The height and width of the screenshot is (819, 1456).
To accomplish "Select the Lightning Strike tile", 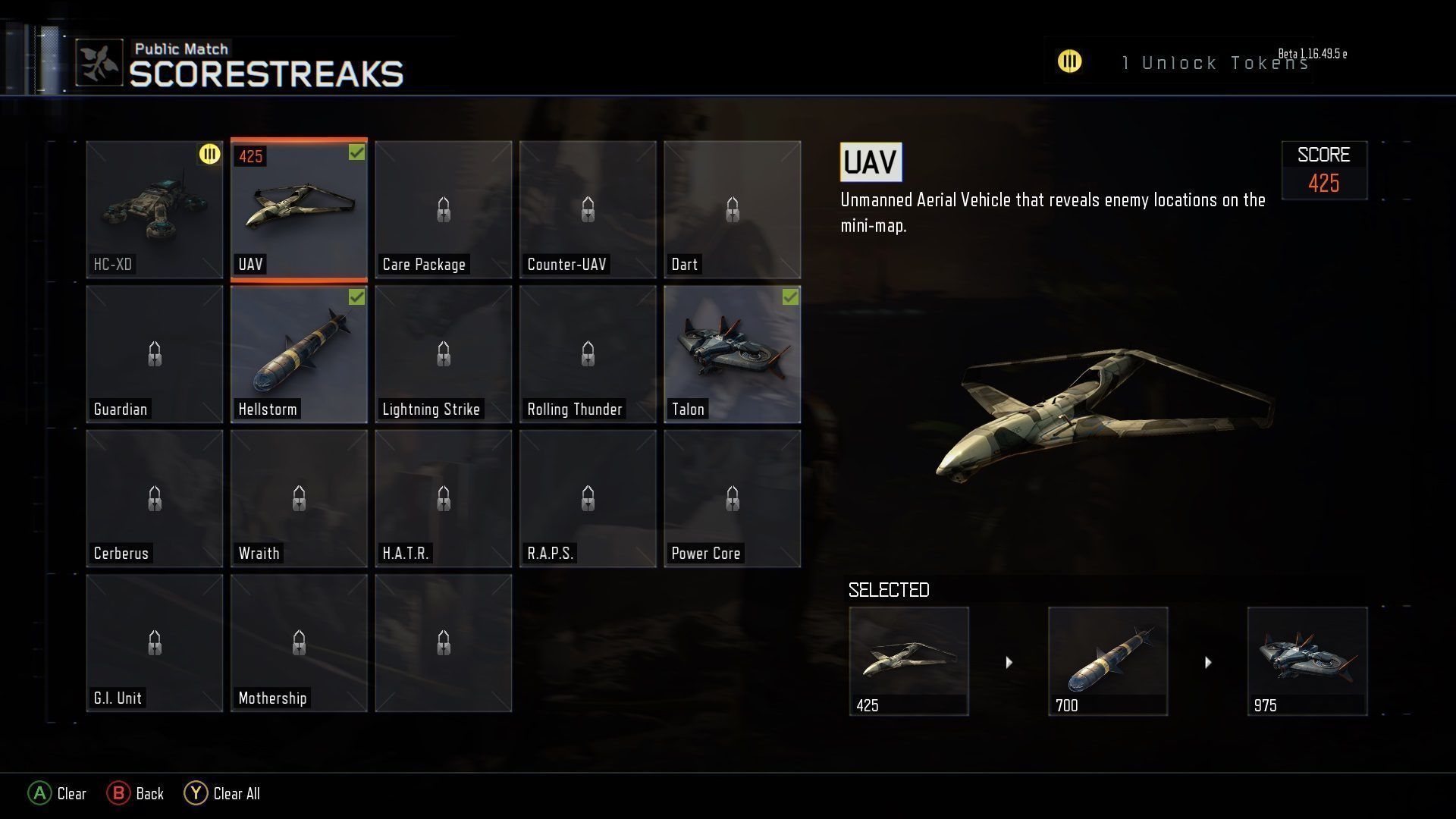I will coord(444,354).
